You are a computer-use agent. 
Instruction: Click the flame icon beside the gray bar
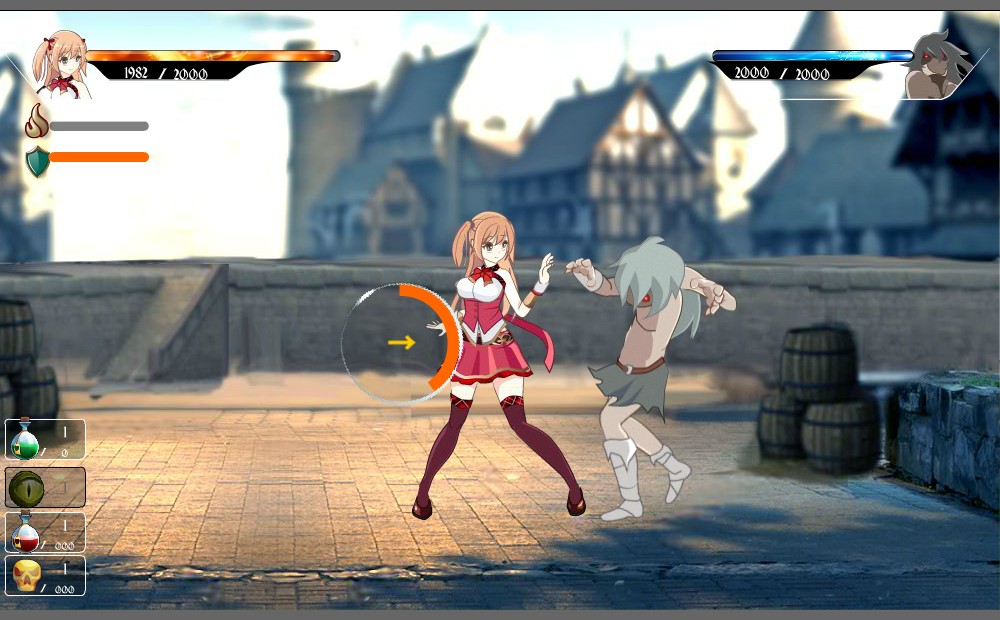click(37, 122)
